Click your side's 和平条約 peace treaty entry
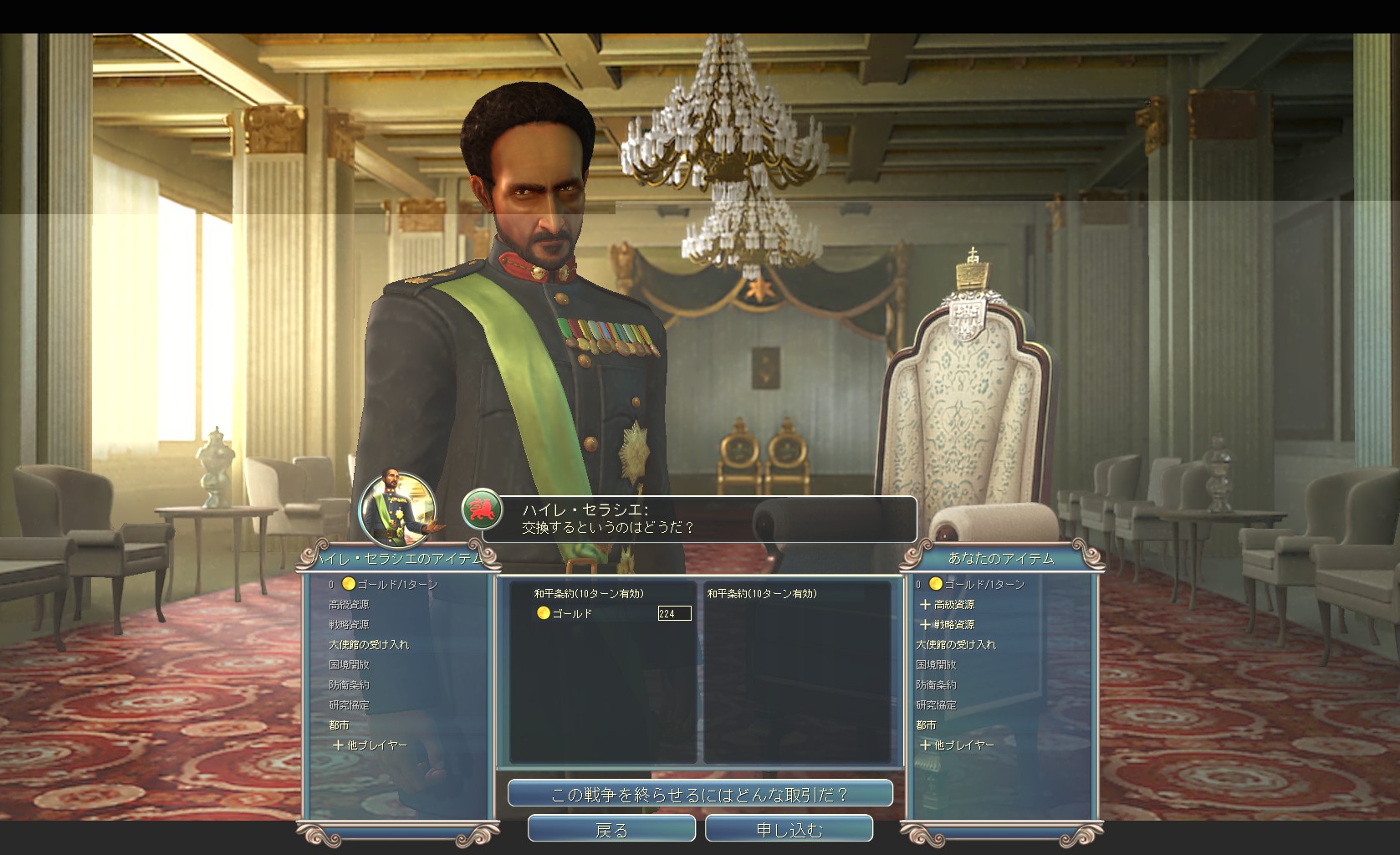Image resolution: width=1400 pixels, height=855 pixels. click(762, 593)
